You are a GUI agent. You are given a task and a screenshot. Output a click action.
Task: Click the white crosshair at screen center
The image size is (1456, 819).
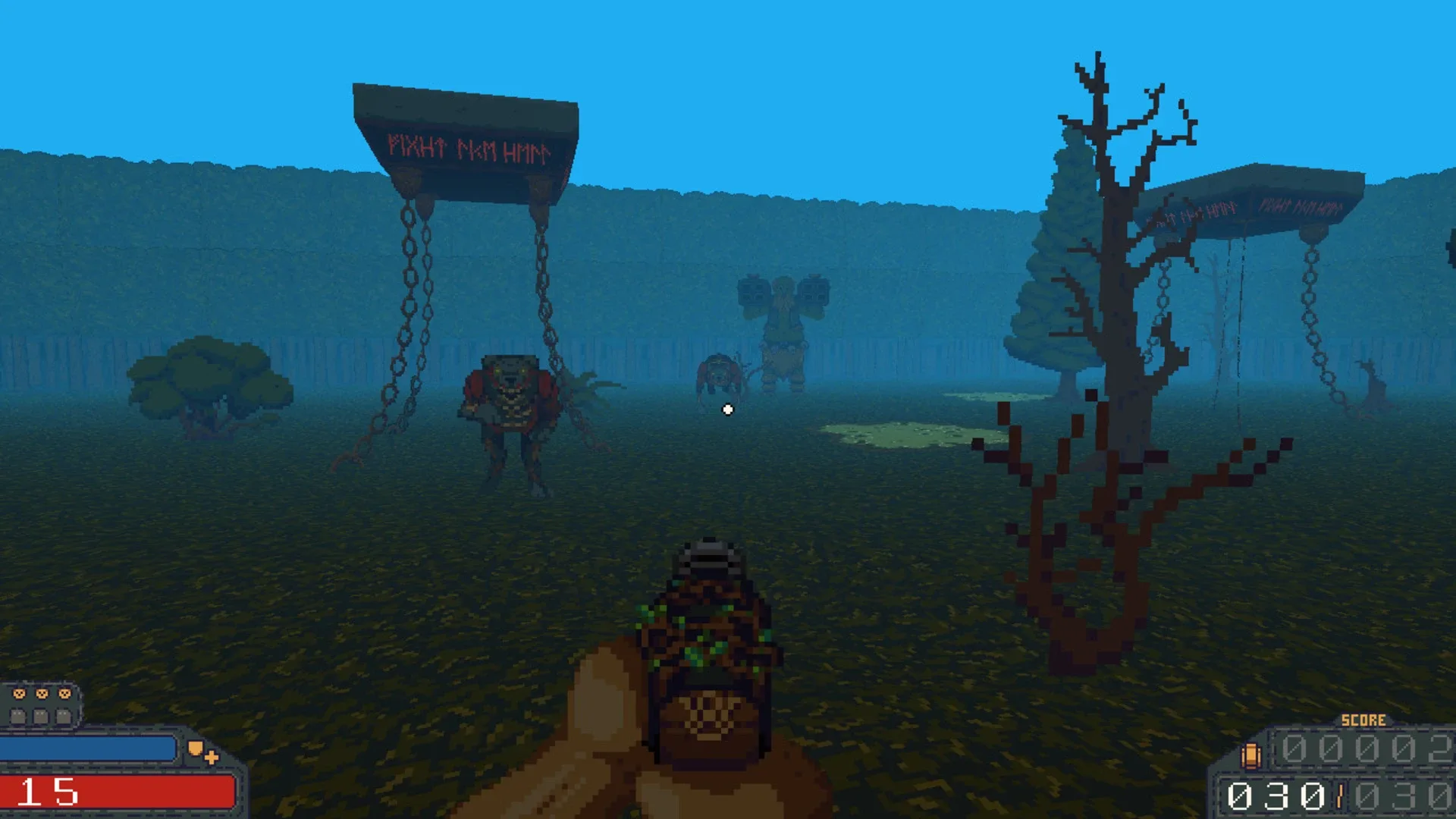click(726, 409)
